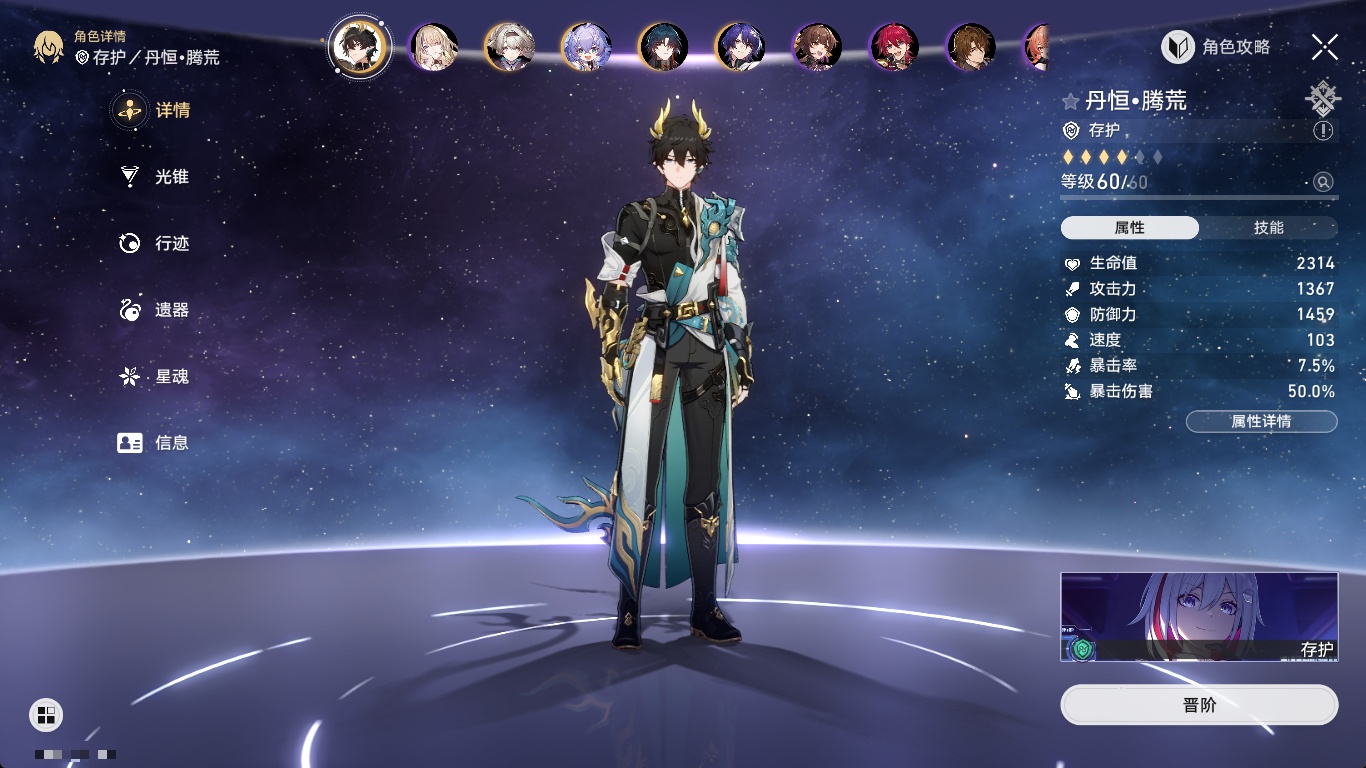Close the character details screen
1366x768 pixels.
pos(1324,46)
